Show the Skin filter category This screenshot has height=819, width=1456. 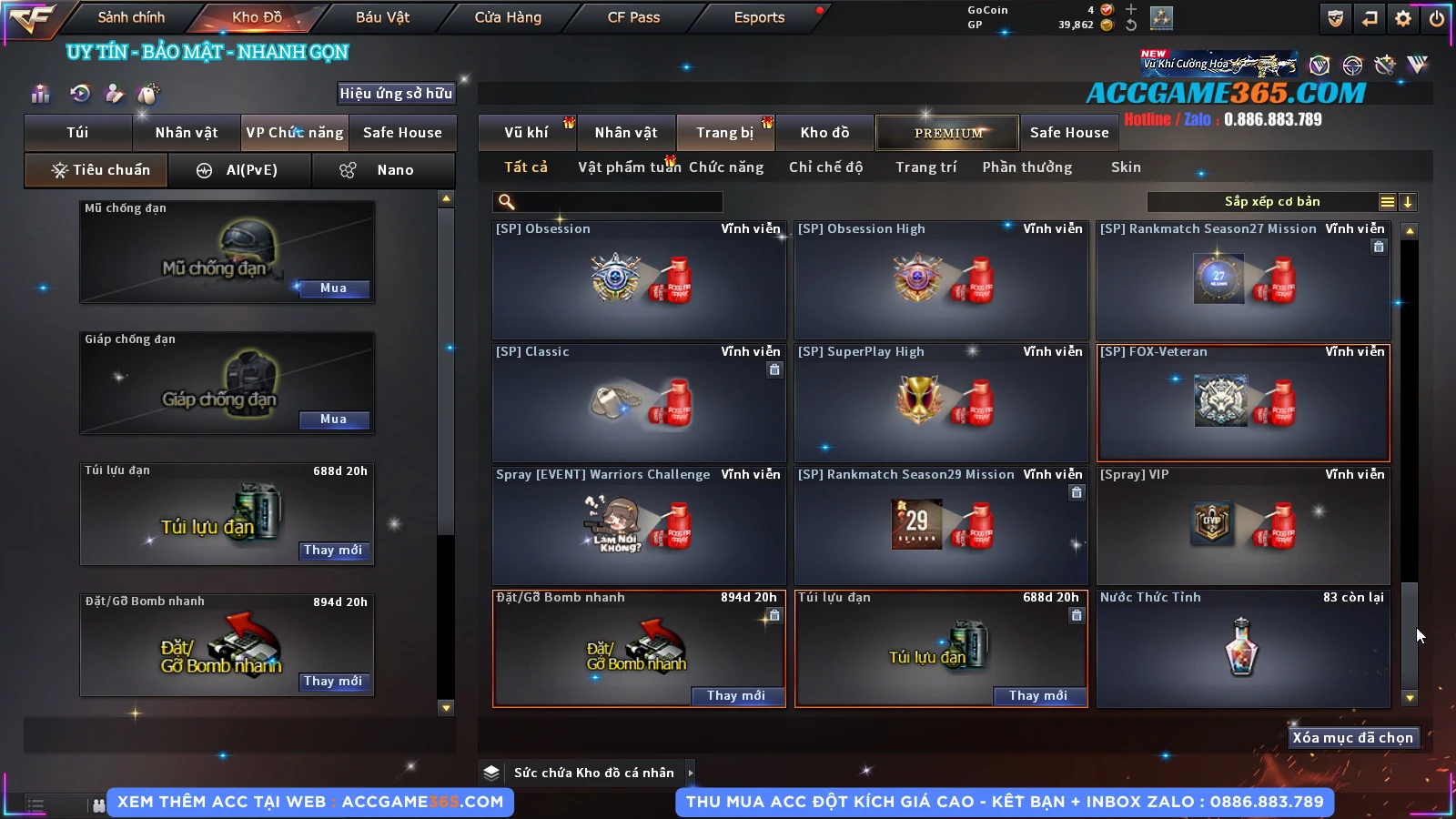[1126, 167]
